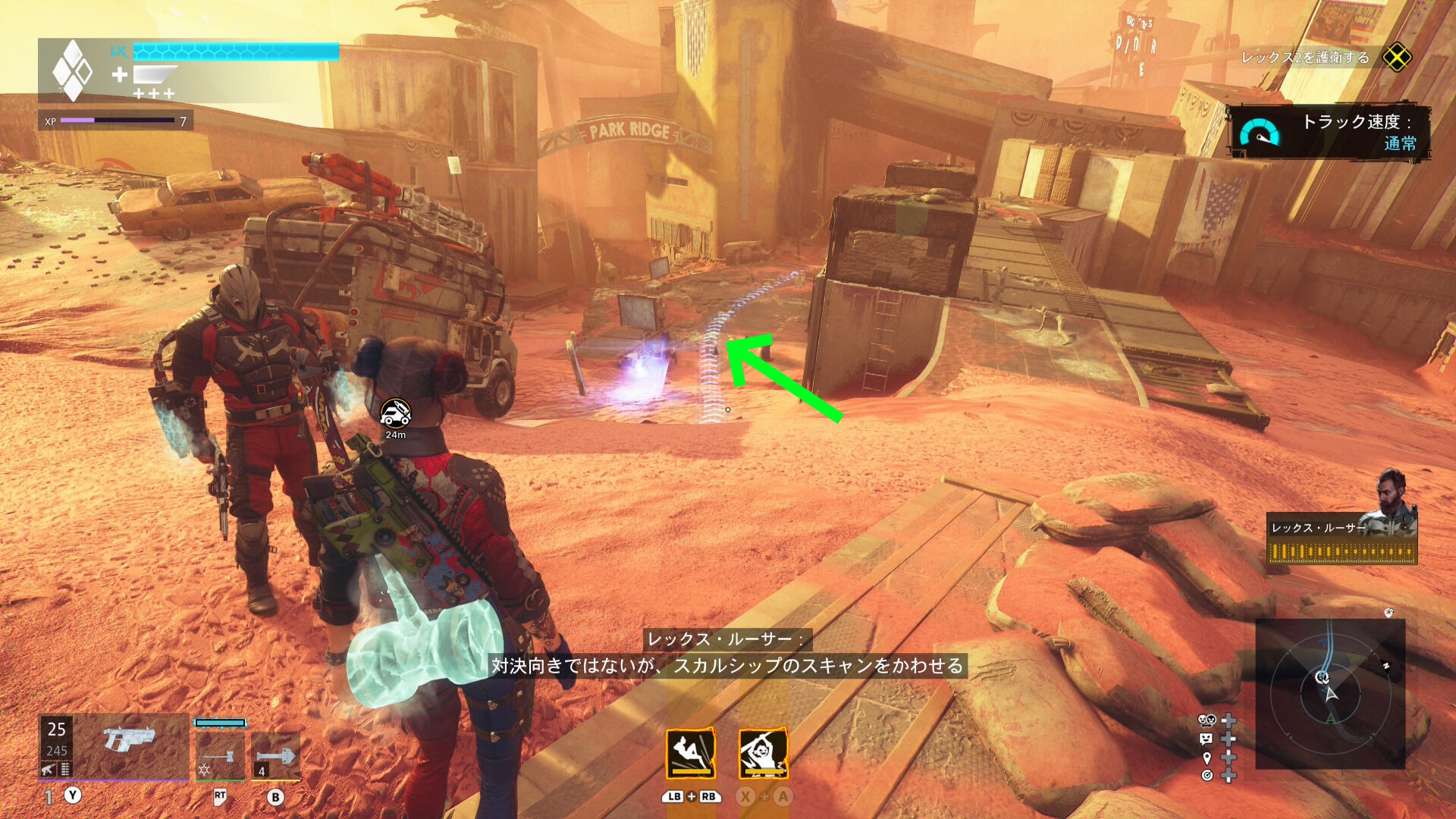Click the Harley diamond character emblem
Screen dimensions: 1456x819
coord(72,71)
